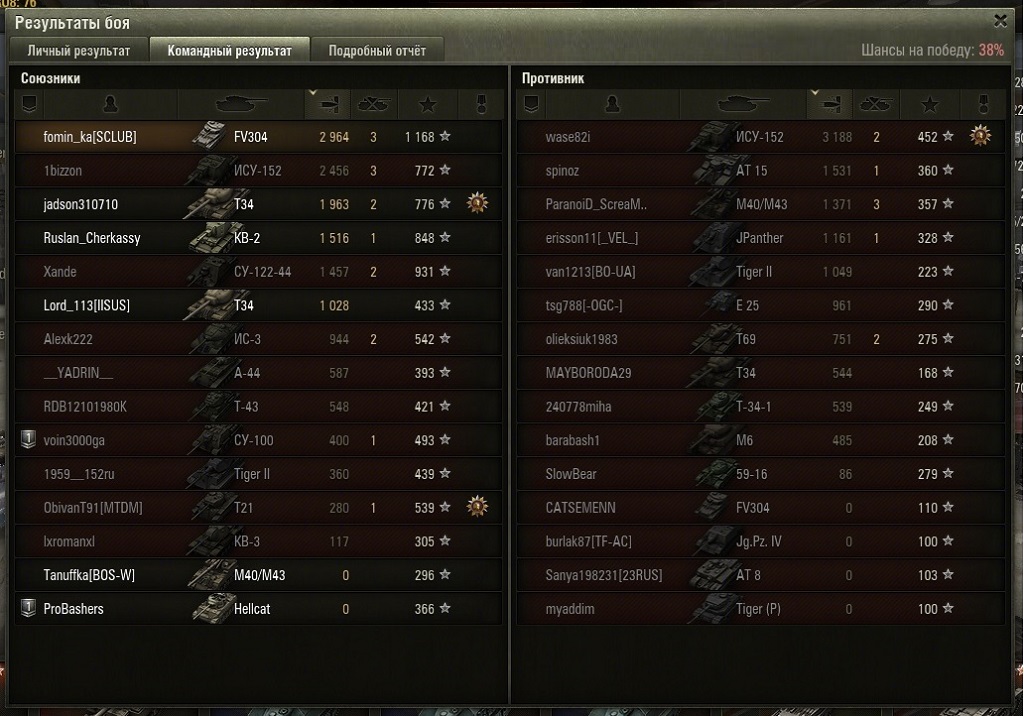1024x716 pixels.
Task: Select enemy SlowBear 59-16 row
Action: coord(760,474)
